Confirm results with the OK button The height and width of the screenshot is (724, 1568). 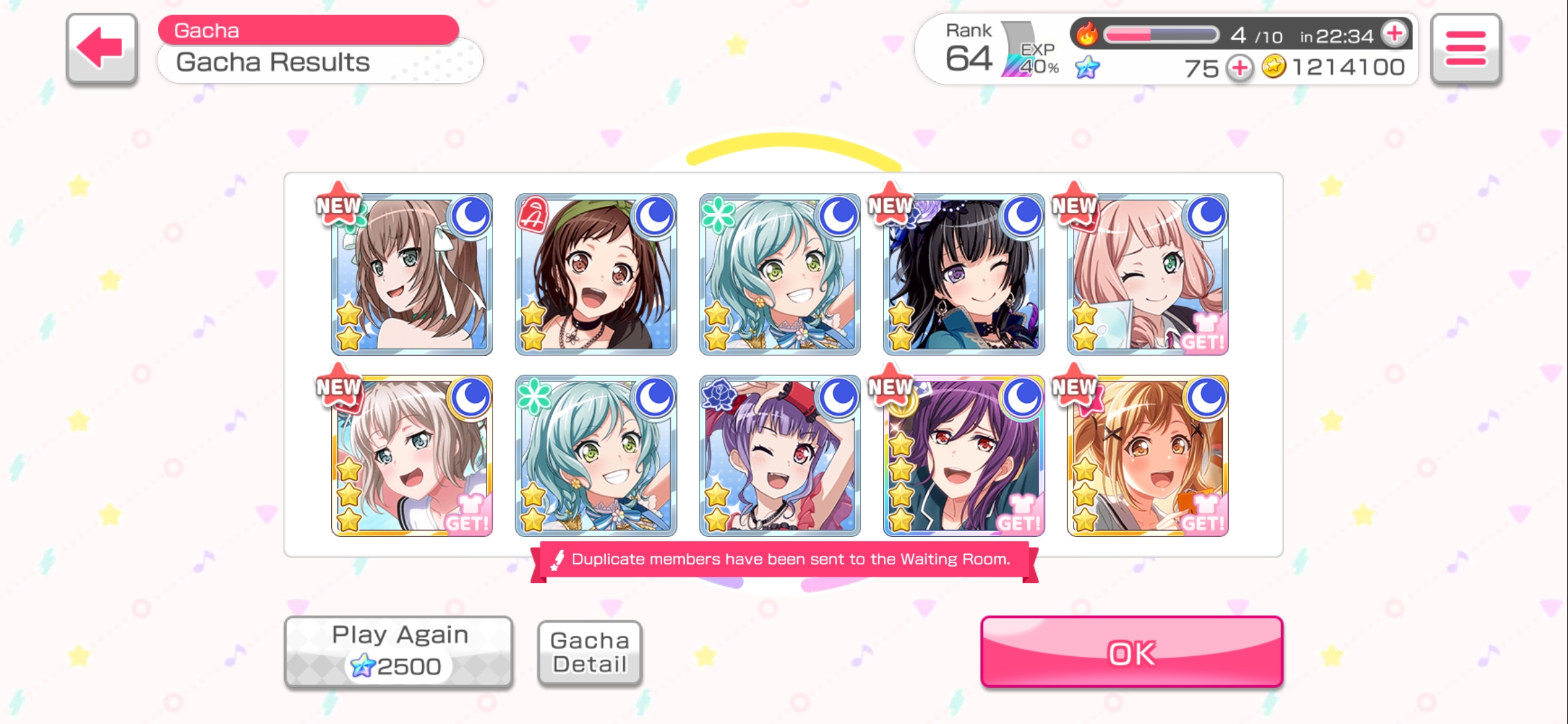(x=1131, y=652)
